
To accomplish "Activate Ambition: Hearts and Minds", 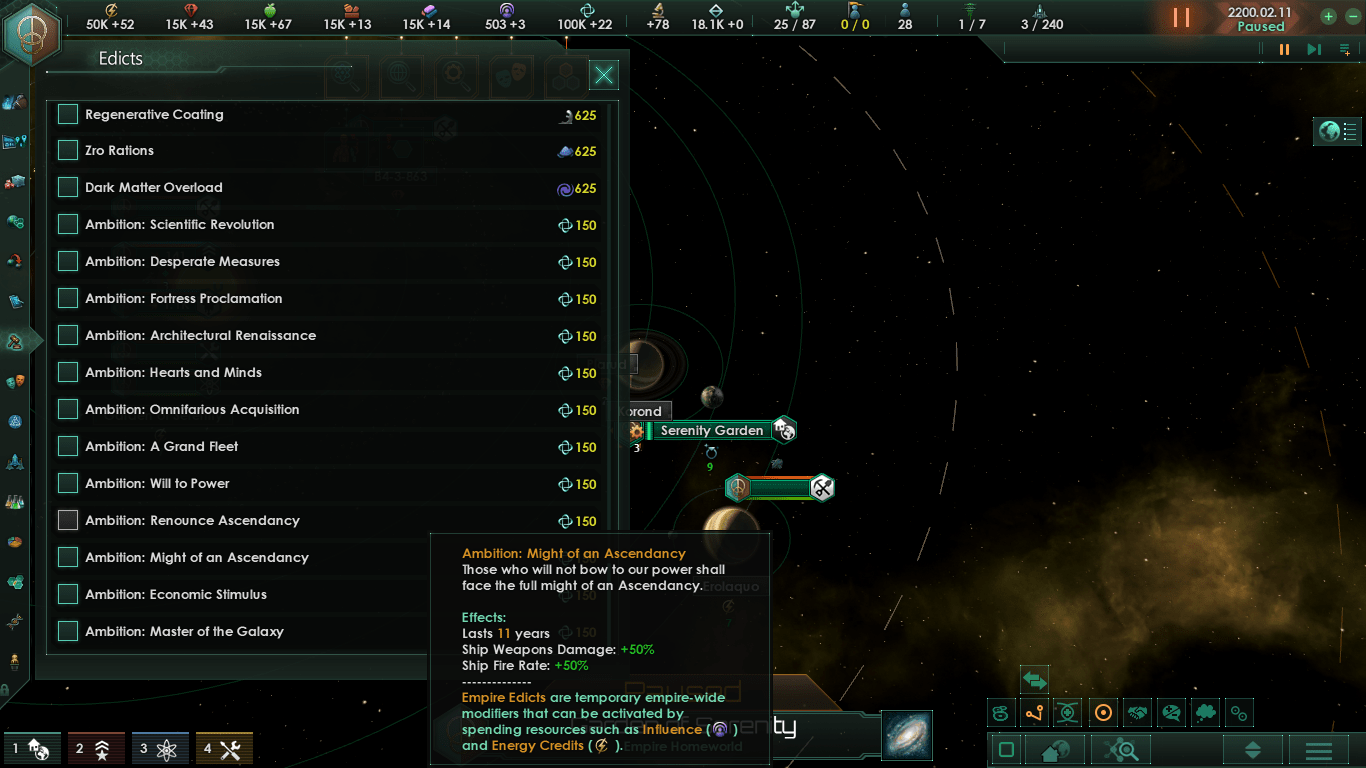I will coord(68,373).
